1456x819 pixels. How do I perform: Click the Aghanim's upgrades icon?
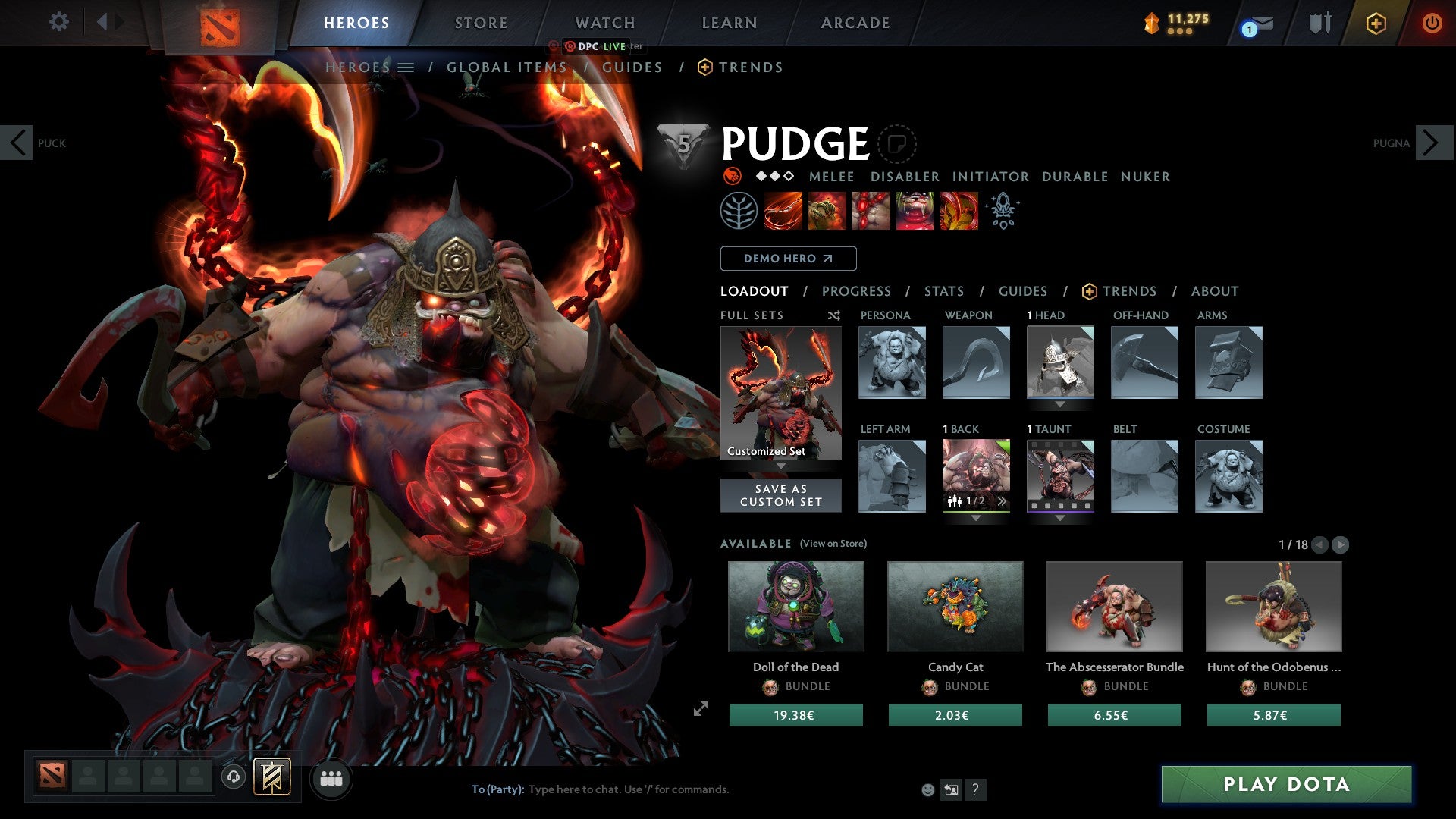1002,210
